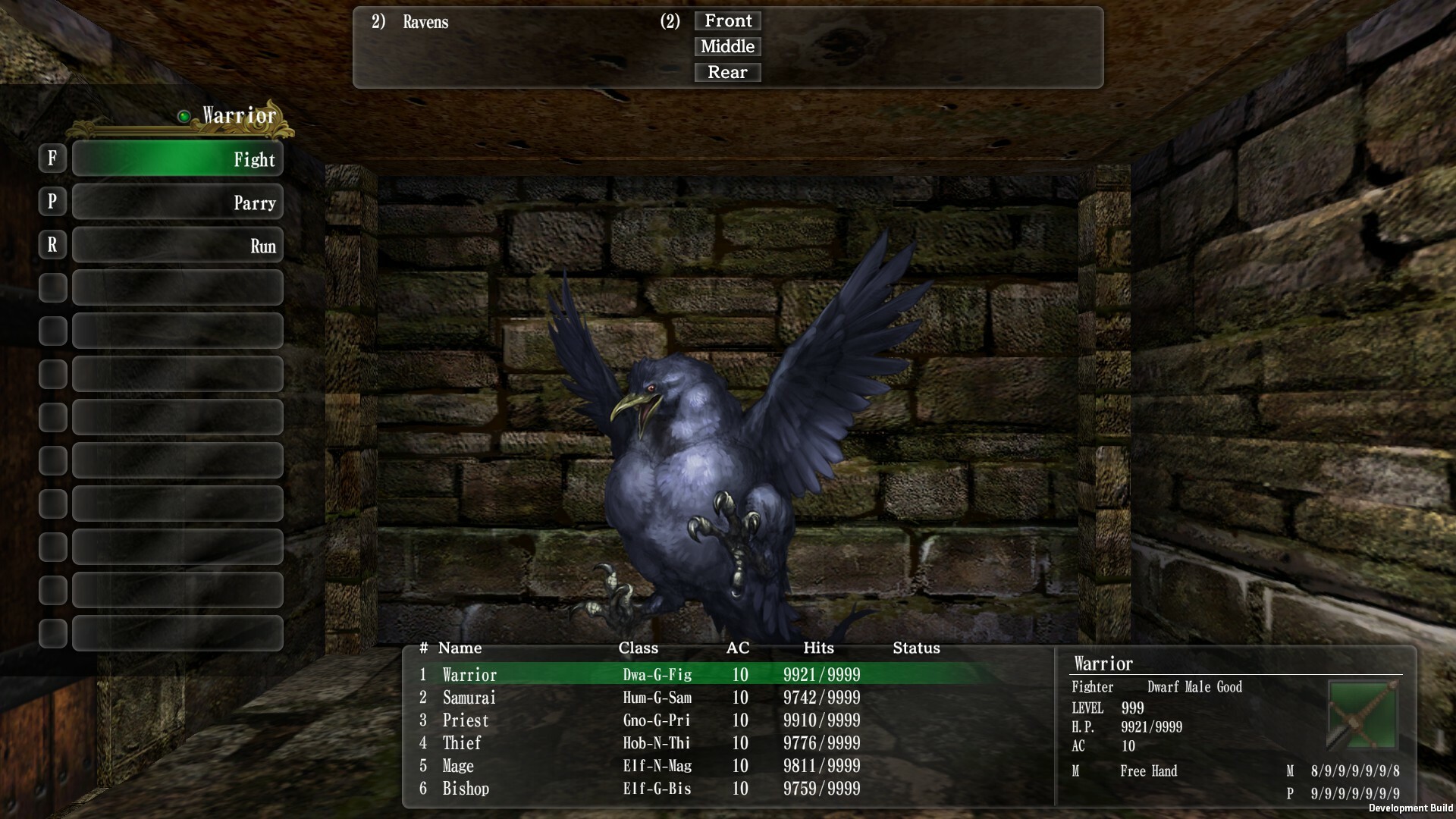The width and height of the screenshot is (1456, 819).
Task: Select the first empty command slot below Run
Action: point(177,287)
